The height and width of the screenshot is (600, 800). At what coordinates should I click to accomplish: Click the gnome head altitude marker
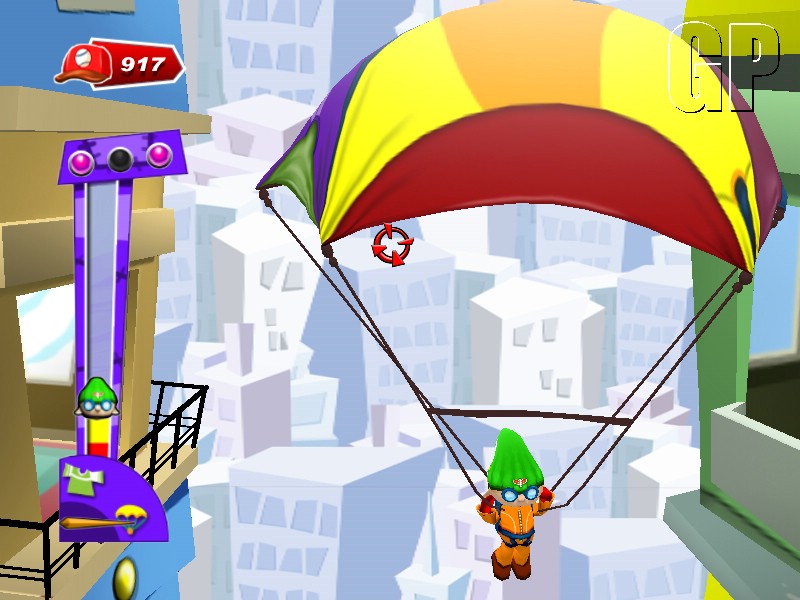(x=94, y=396)
